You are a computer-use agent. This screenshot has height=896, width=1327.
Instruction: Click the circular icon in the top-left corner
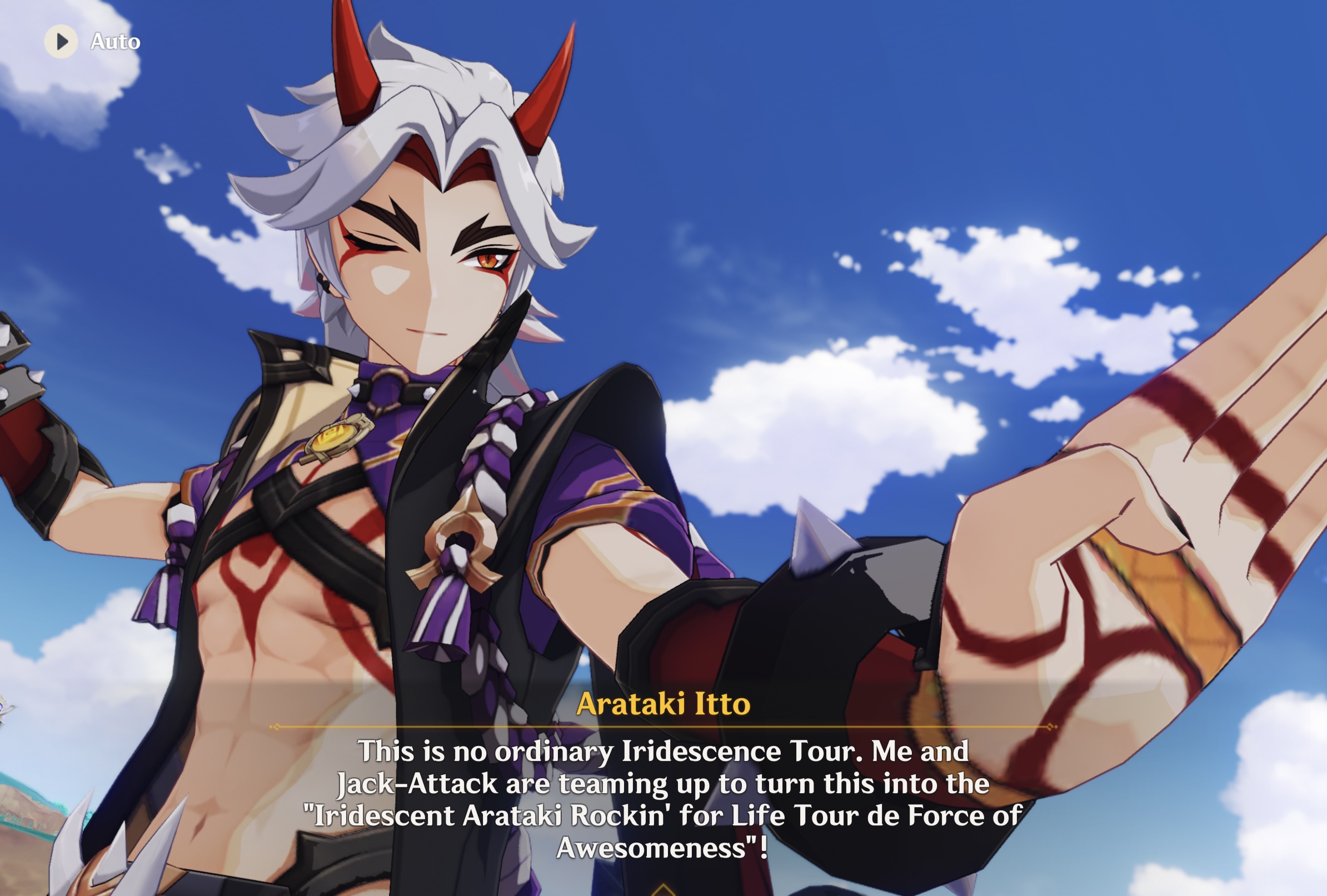coord(61,41)
